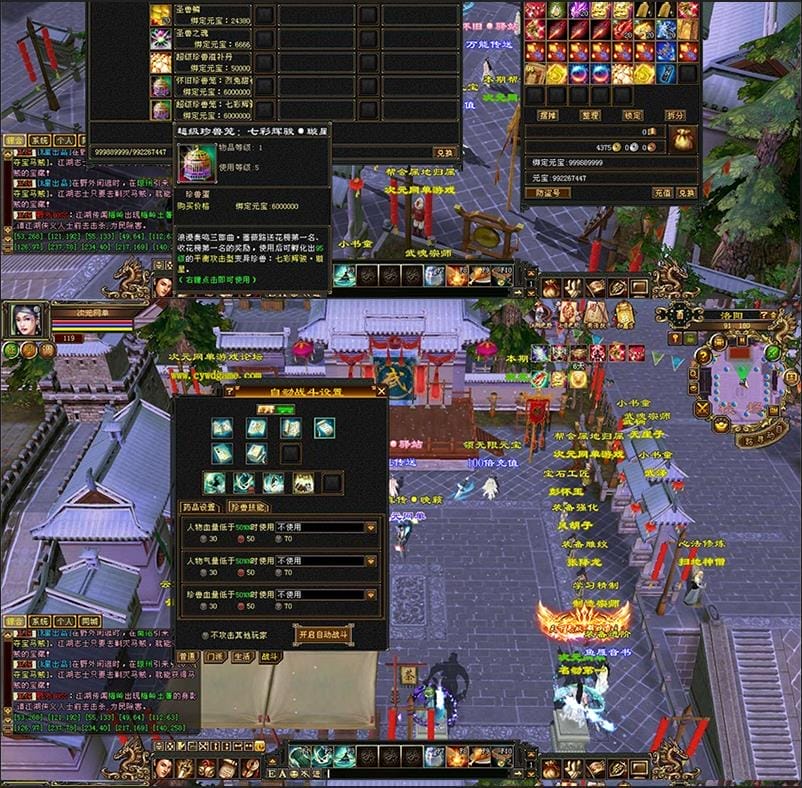Image resolution: width=802 pixels, height=788 pixels.
Task: Click 摆摊 to set up a stall
Action: click(547, 115)
